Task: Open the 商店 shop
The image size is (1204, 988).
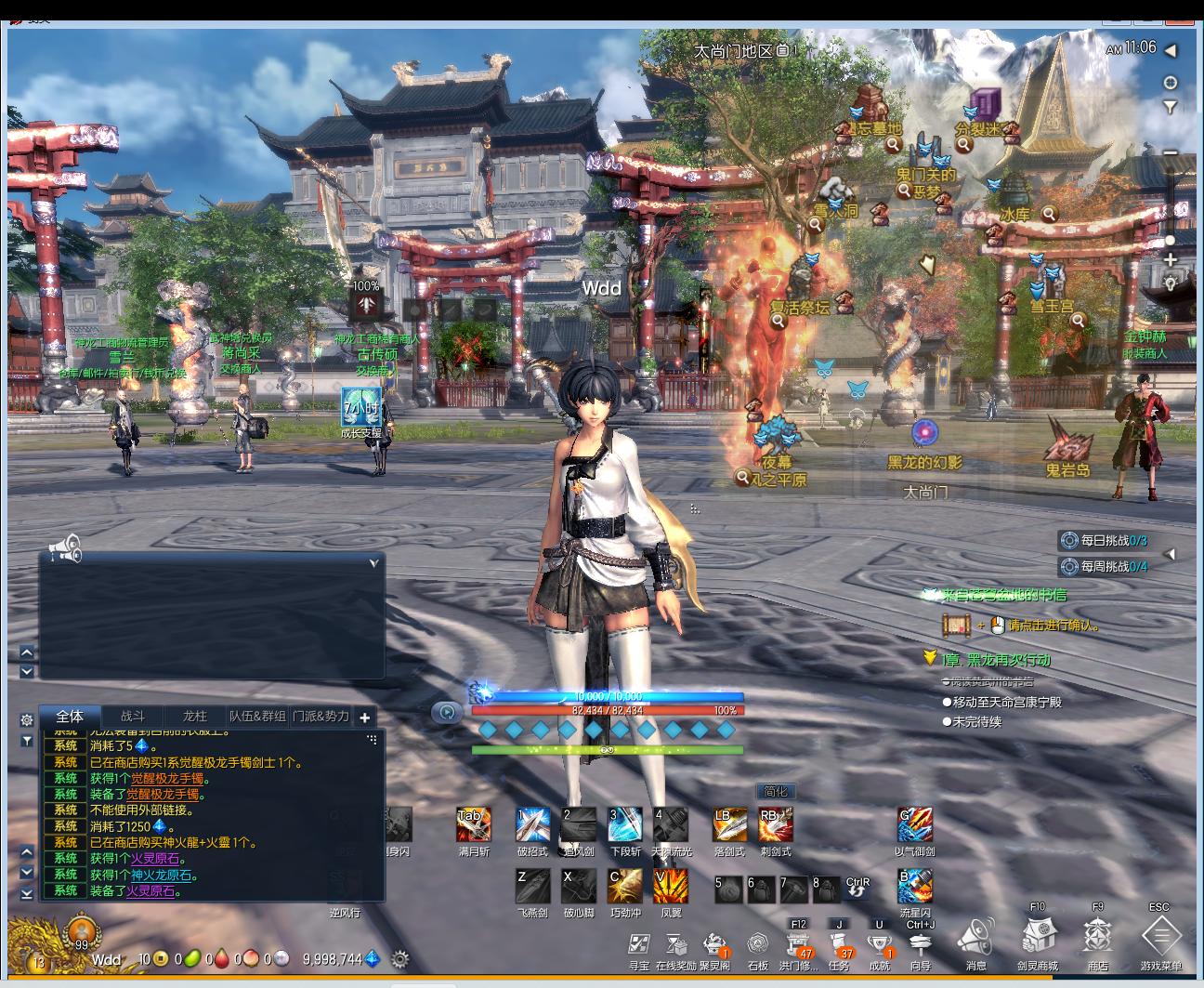Action: pyautogui.click(x=1097, y=937)
